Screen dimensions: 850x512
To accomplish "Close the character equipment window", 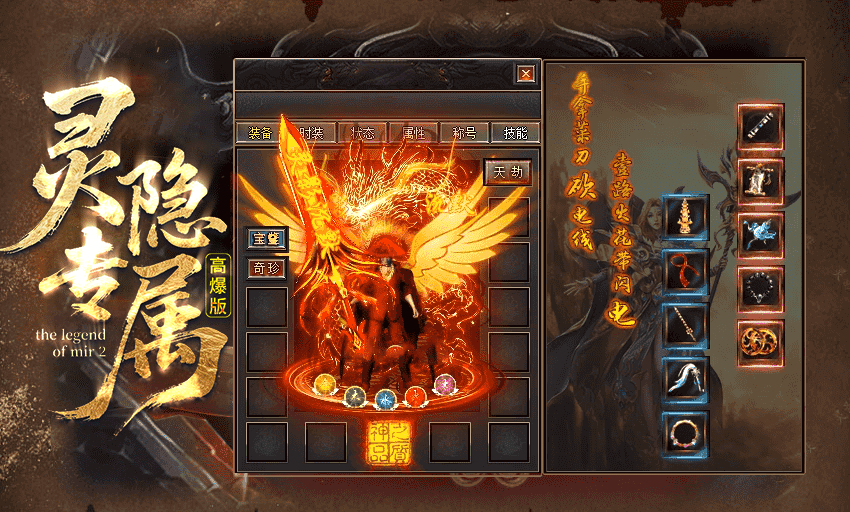I will 525,73.
